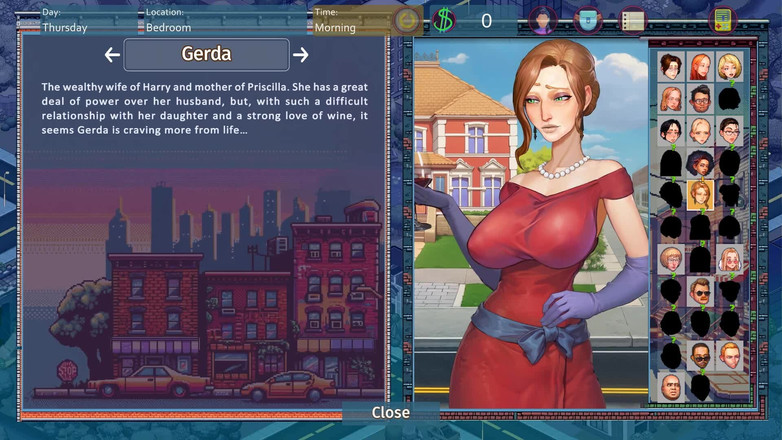Open the character profile icon
Viewport: 782px width, 440px height.
click(x=542, y=20)
